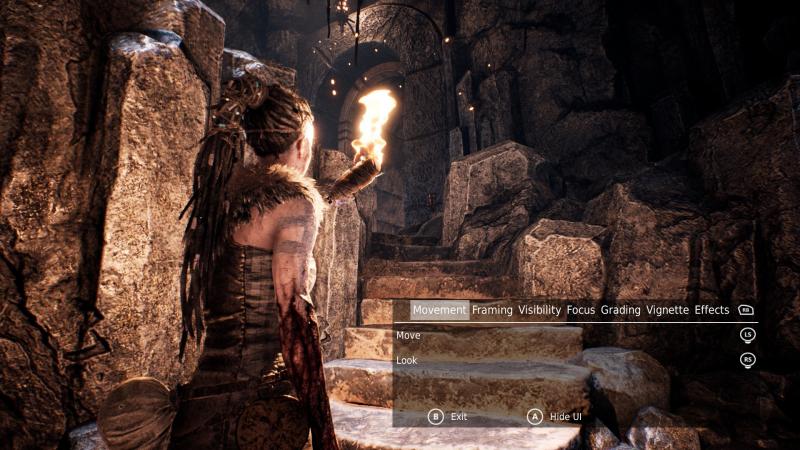Switch to the Framing tab
This screenshot has height=450, width=800.
[x=492, y=310]
